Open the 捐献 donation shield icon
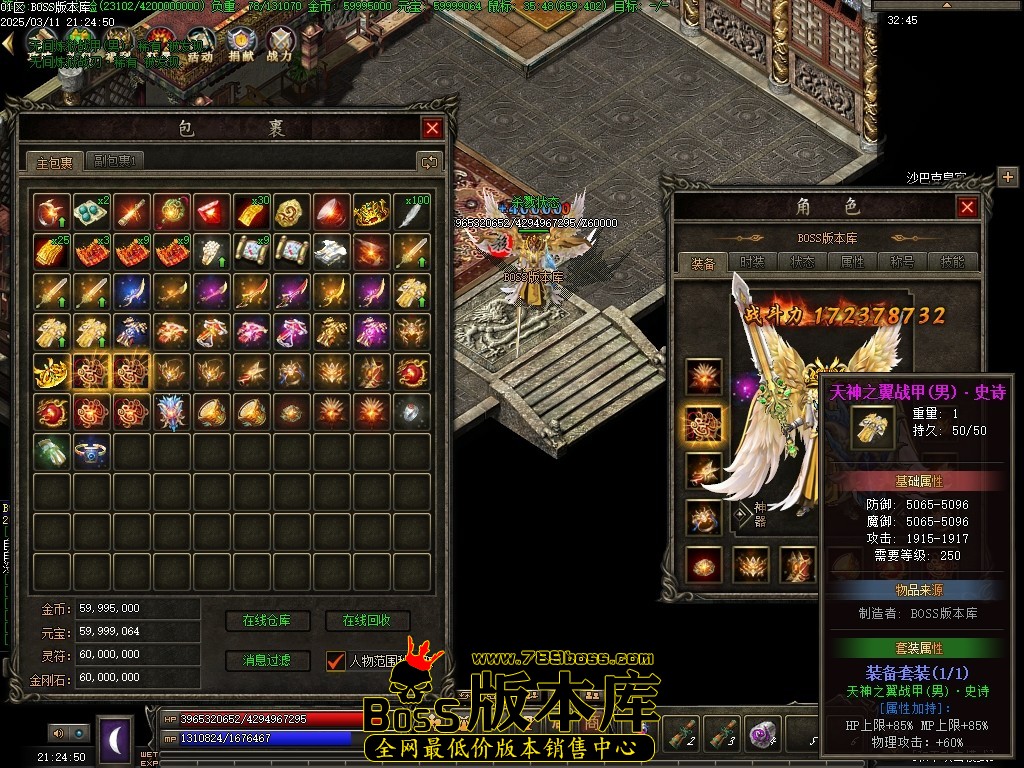The width and height of the screenshot is (1024, 768). pos(240,44)
